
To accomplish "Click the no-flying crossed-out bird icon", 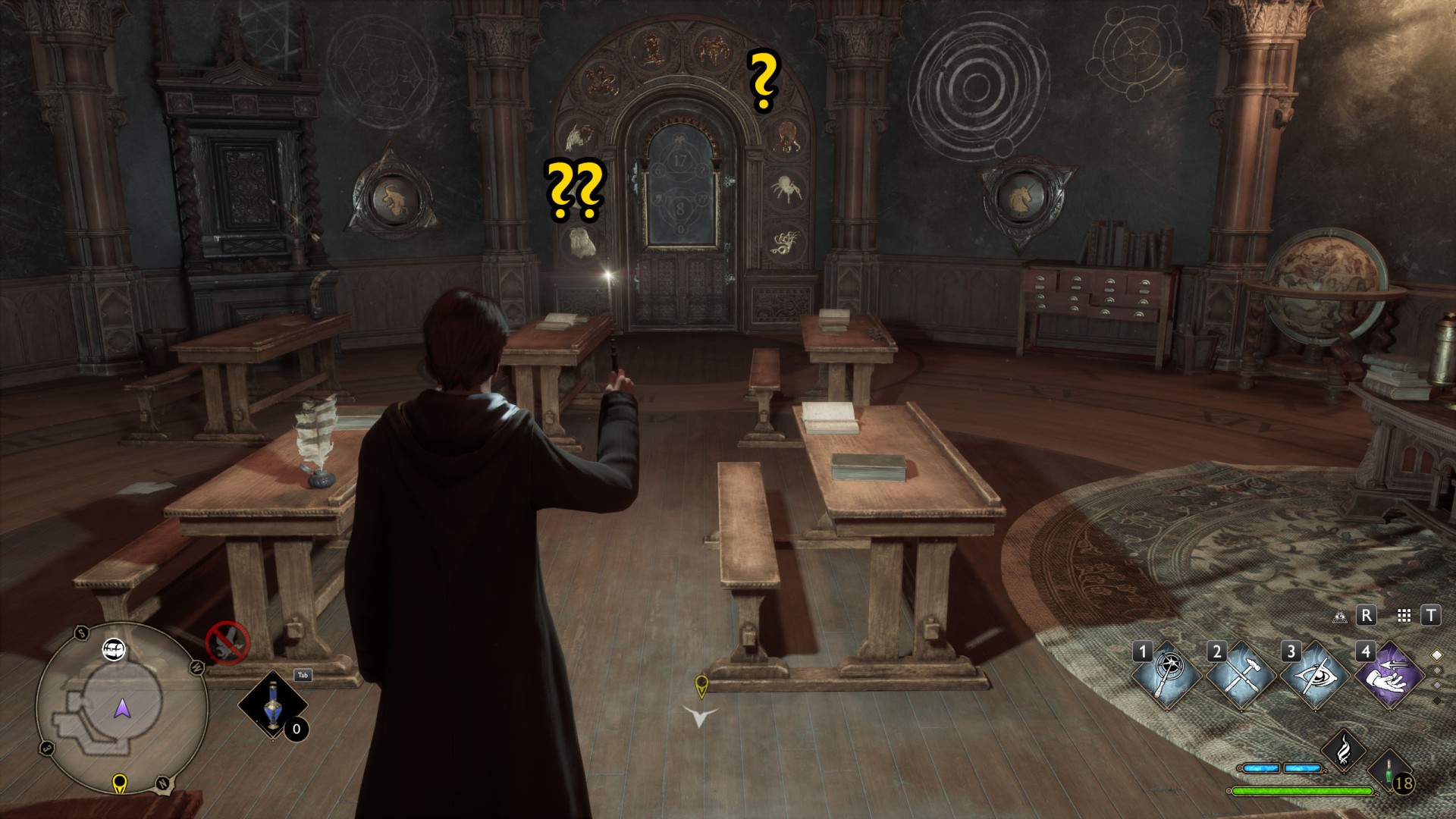I will [x=227, y=643].
